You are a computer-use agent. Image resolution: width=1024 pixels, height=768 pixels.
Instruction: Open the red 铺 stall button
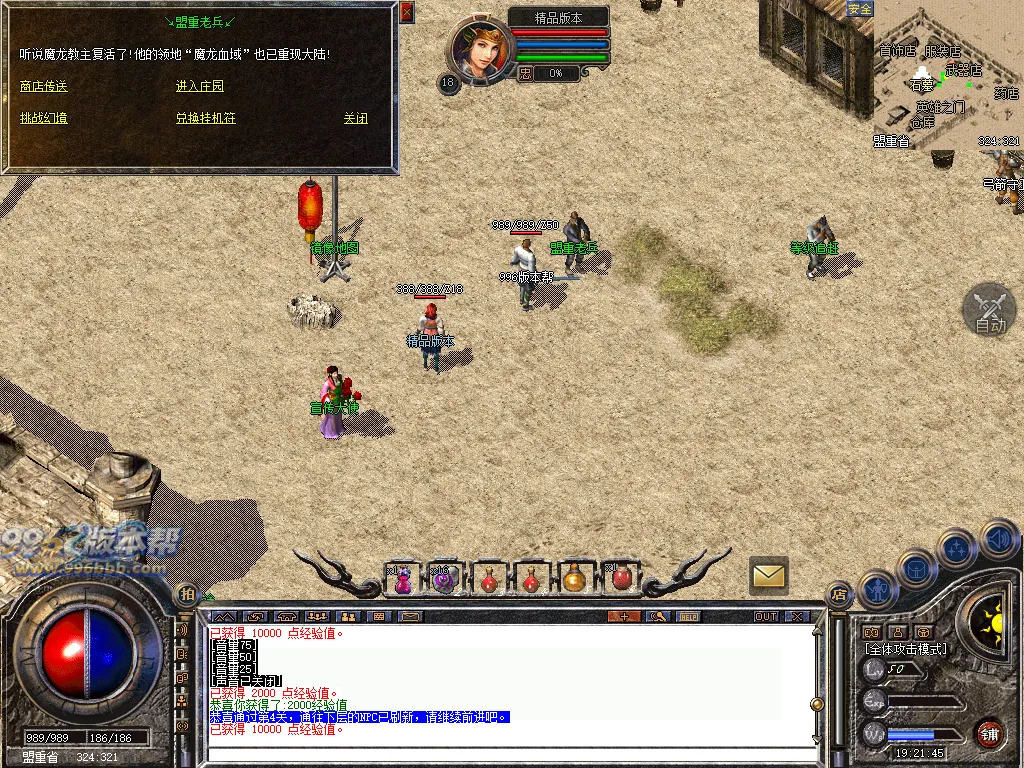(x=990, y=732)
